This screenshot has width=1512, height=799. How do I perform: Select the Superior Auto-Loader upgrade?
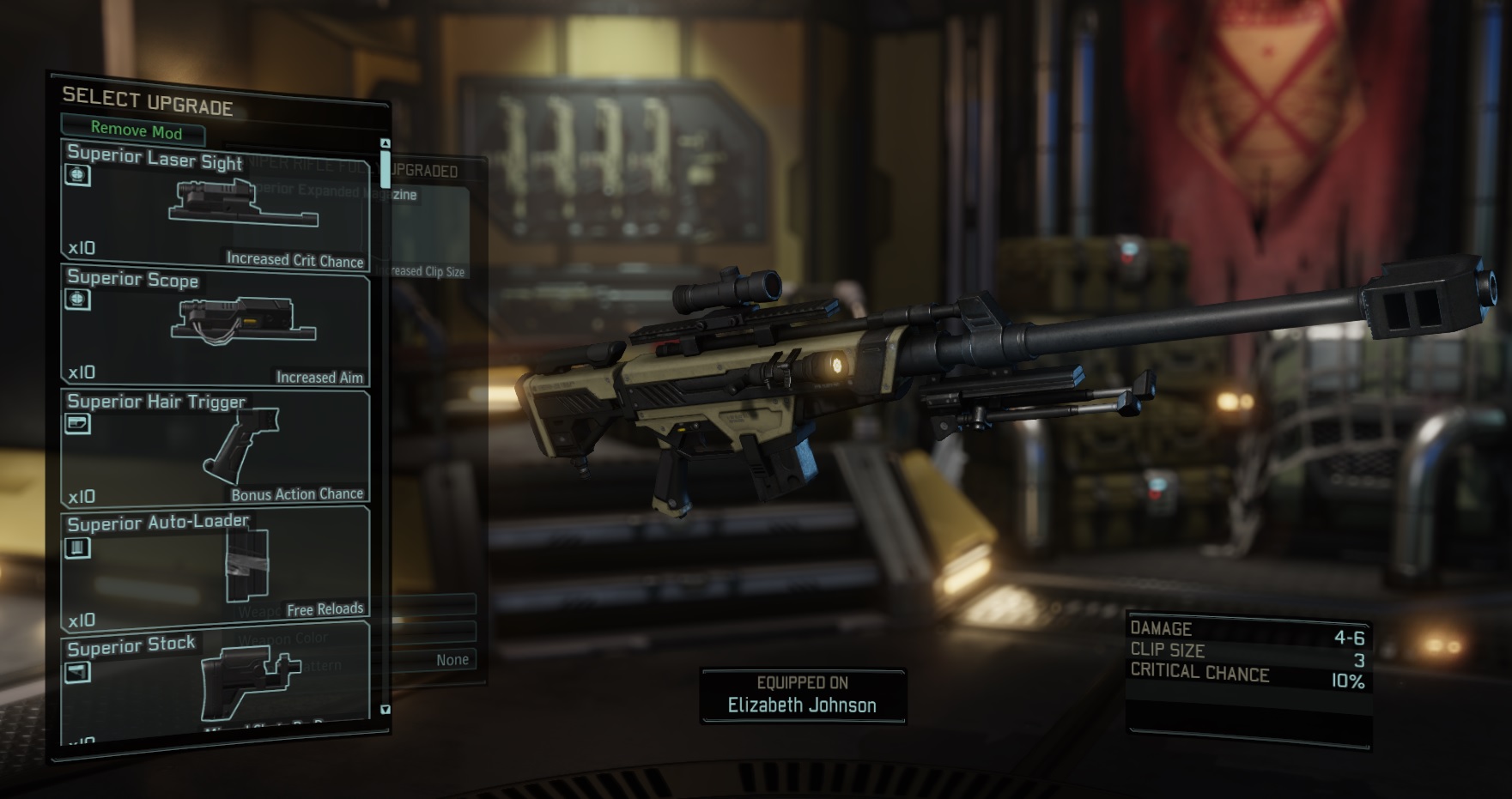[215, 570]
